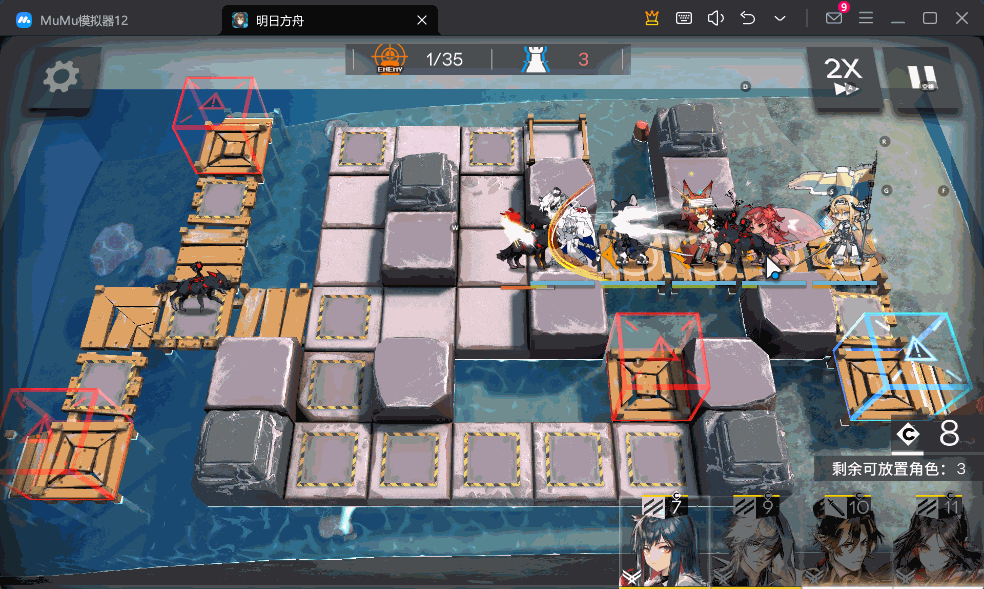984x589 pixels.
Task: Close the 明日方舟 emulator tab
Action: point(422,19)
